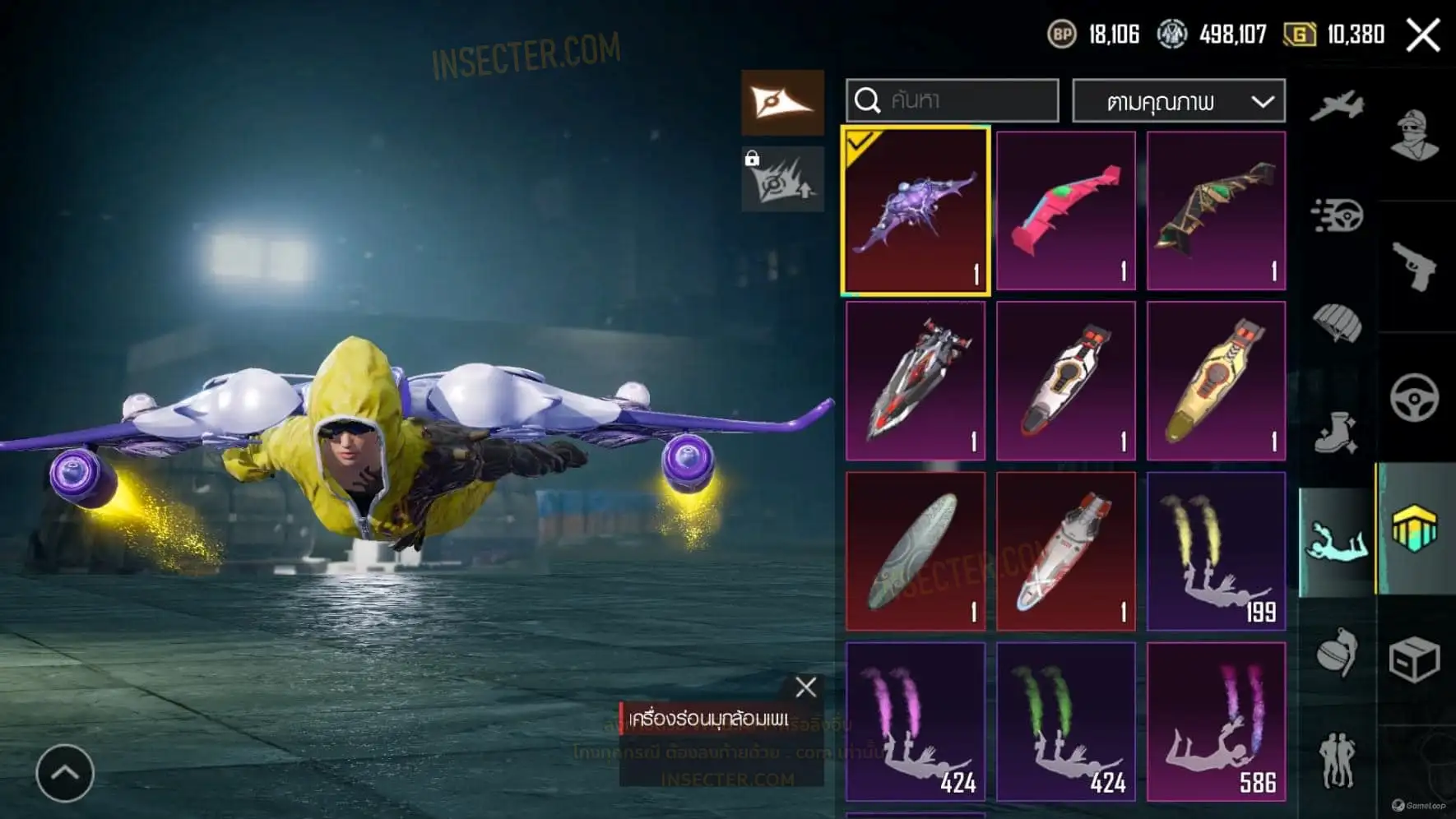
Task: Click the locked upgrade effect button
Action: pos(782,180)
